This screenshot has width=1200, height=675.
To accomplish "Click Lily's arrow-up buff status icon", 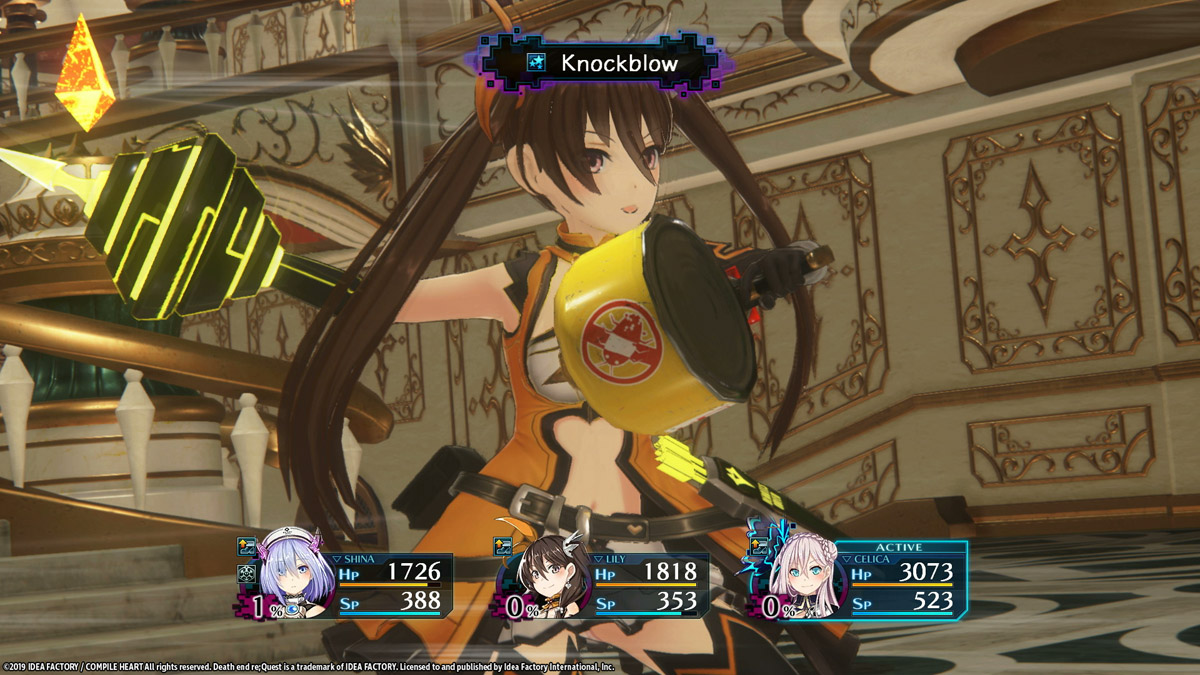I will click(x=503, y=547).
